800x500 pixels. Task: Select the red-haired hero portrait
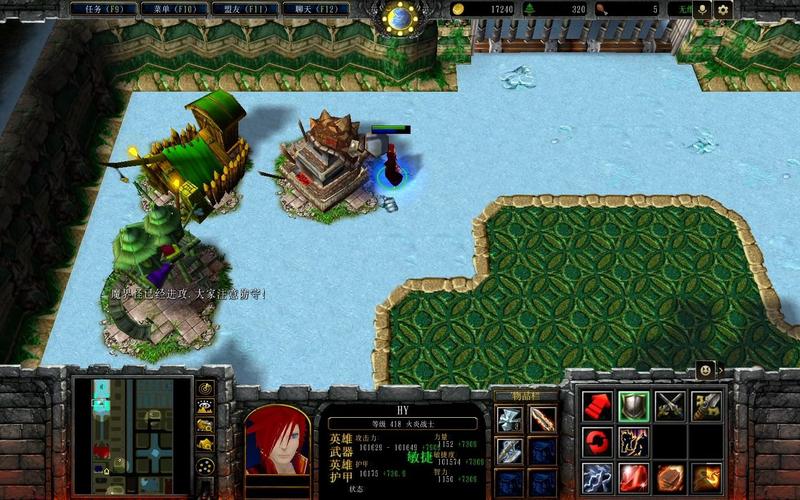(277, 440)
